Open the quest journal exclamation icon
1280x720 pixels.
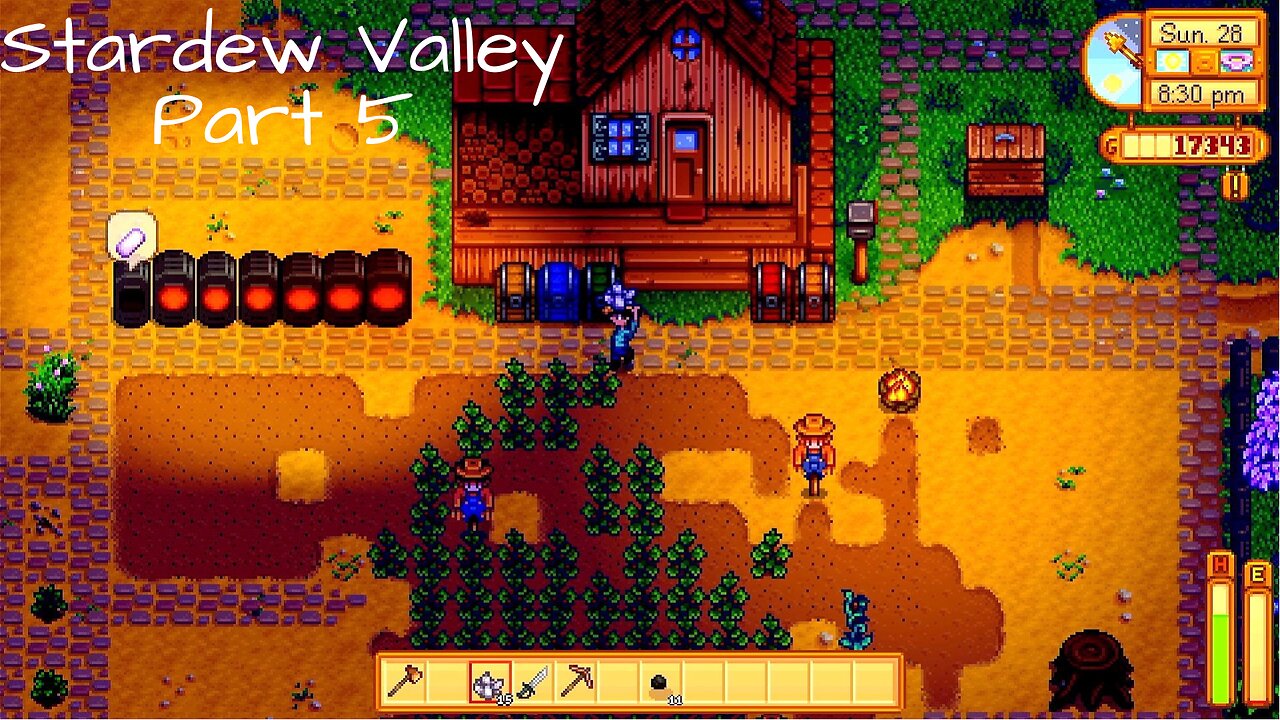tap(1234, 185)
